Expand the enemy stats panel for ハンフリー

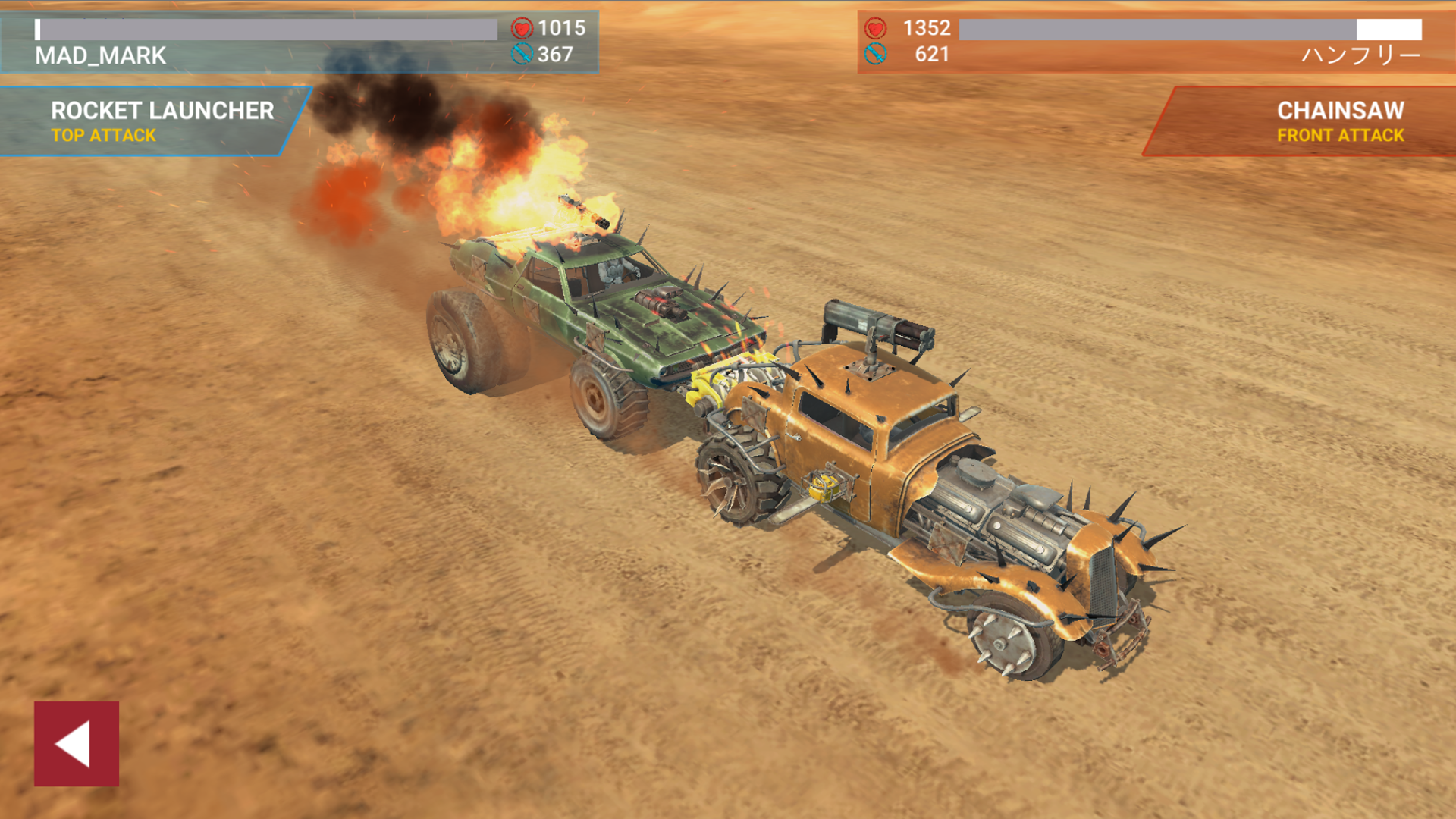pos(1153,42)
